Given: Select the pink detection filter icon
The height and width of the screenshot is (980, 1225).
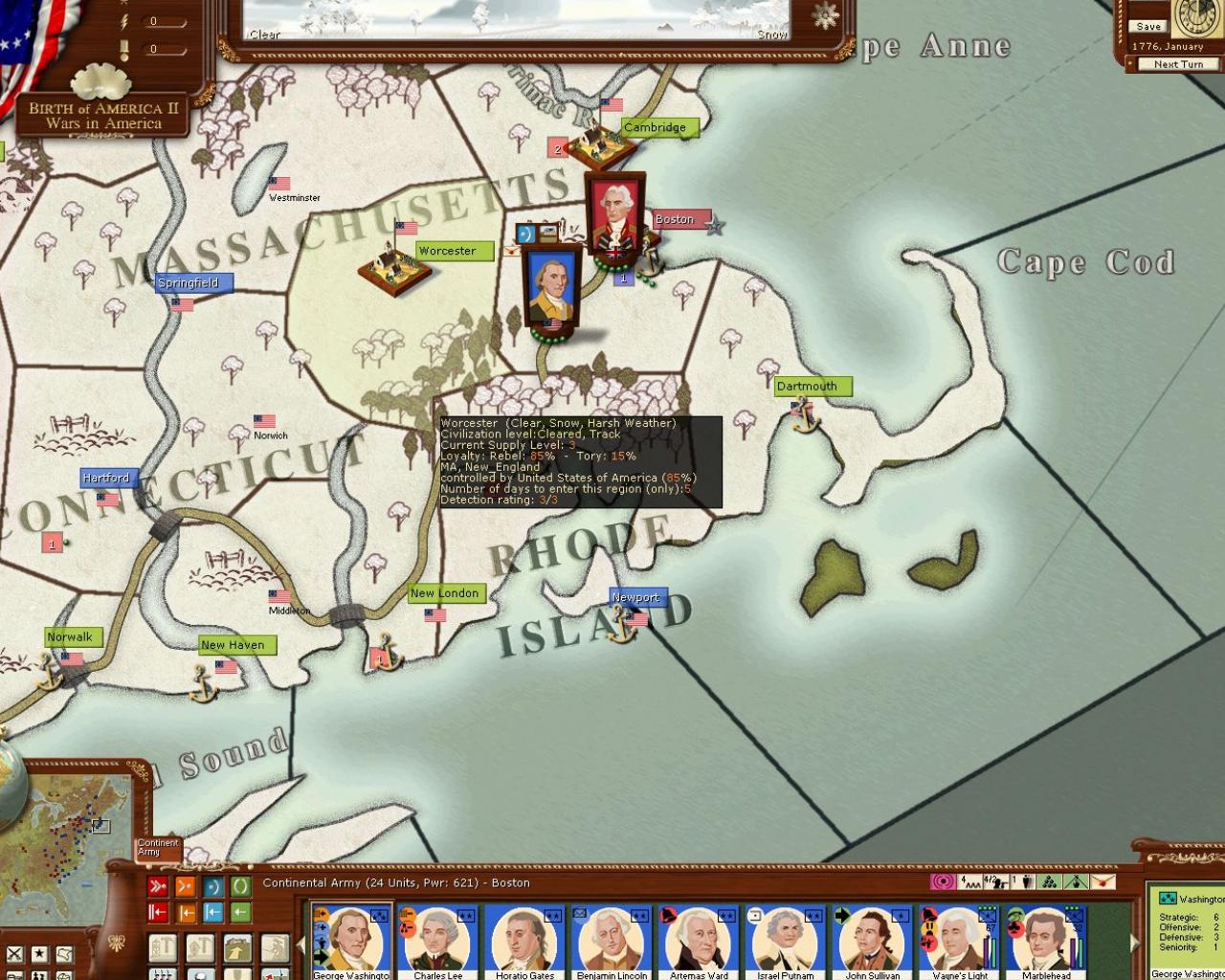Looking at the screenshot, I should point(943,883).
